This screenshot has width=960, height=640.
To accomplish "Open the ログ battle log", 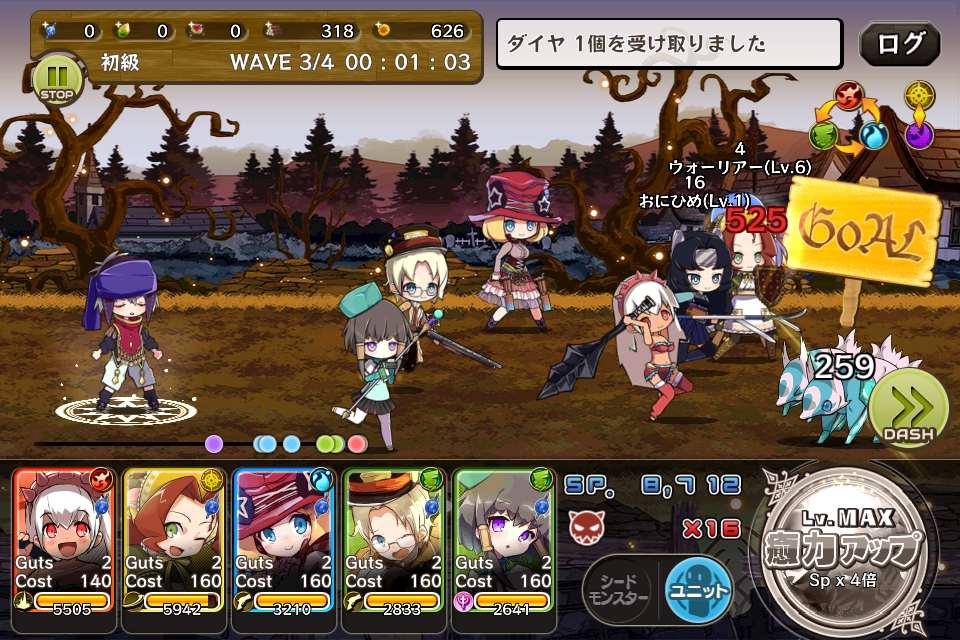I will (x=899, y=44).
